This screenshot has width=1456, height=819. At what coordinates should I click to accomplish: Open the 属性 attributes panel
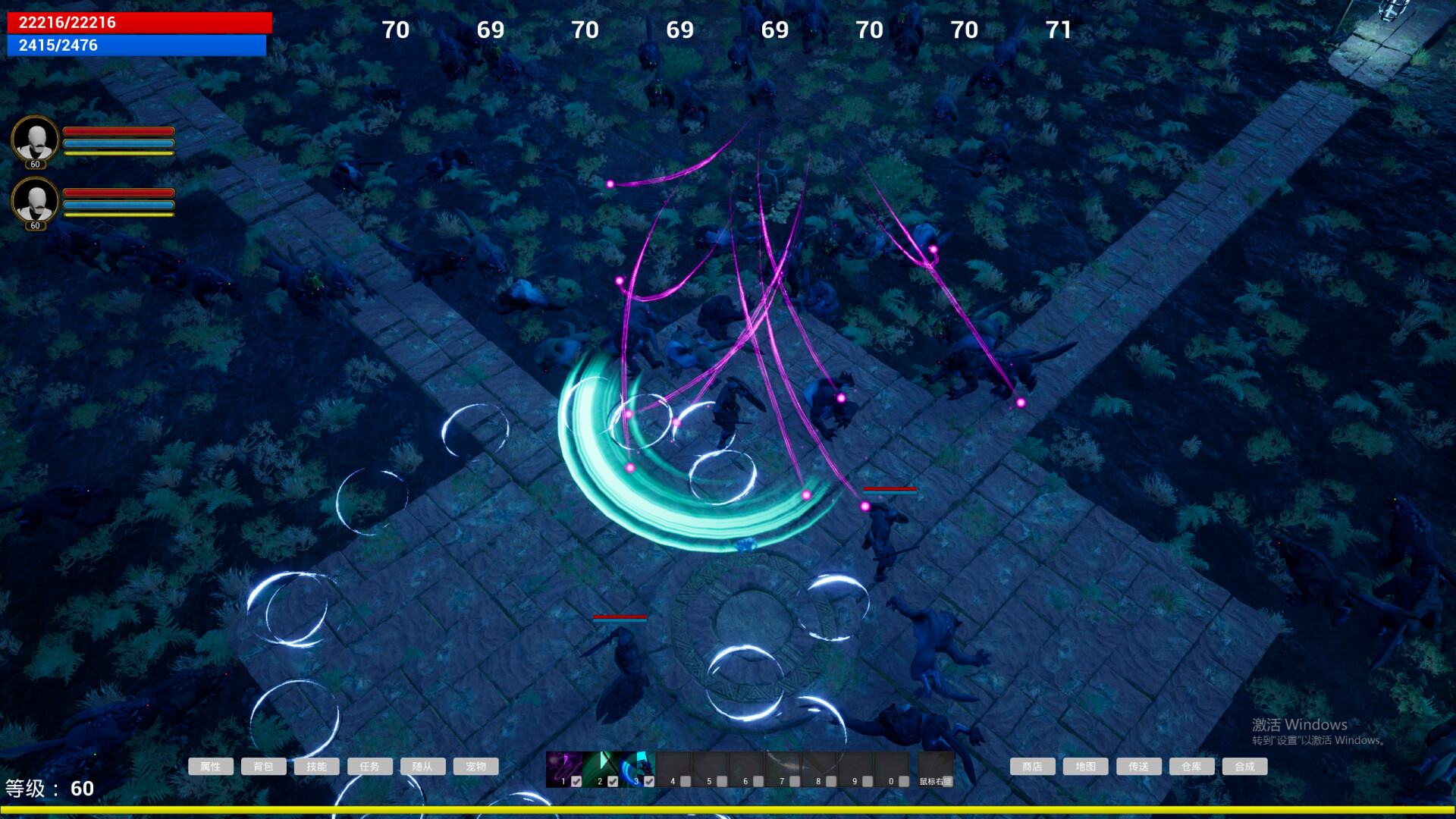211,766
